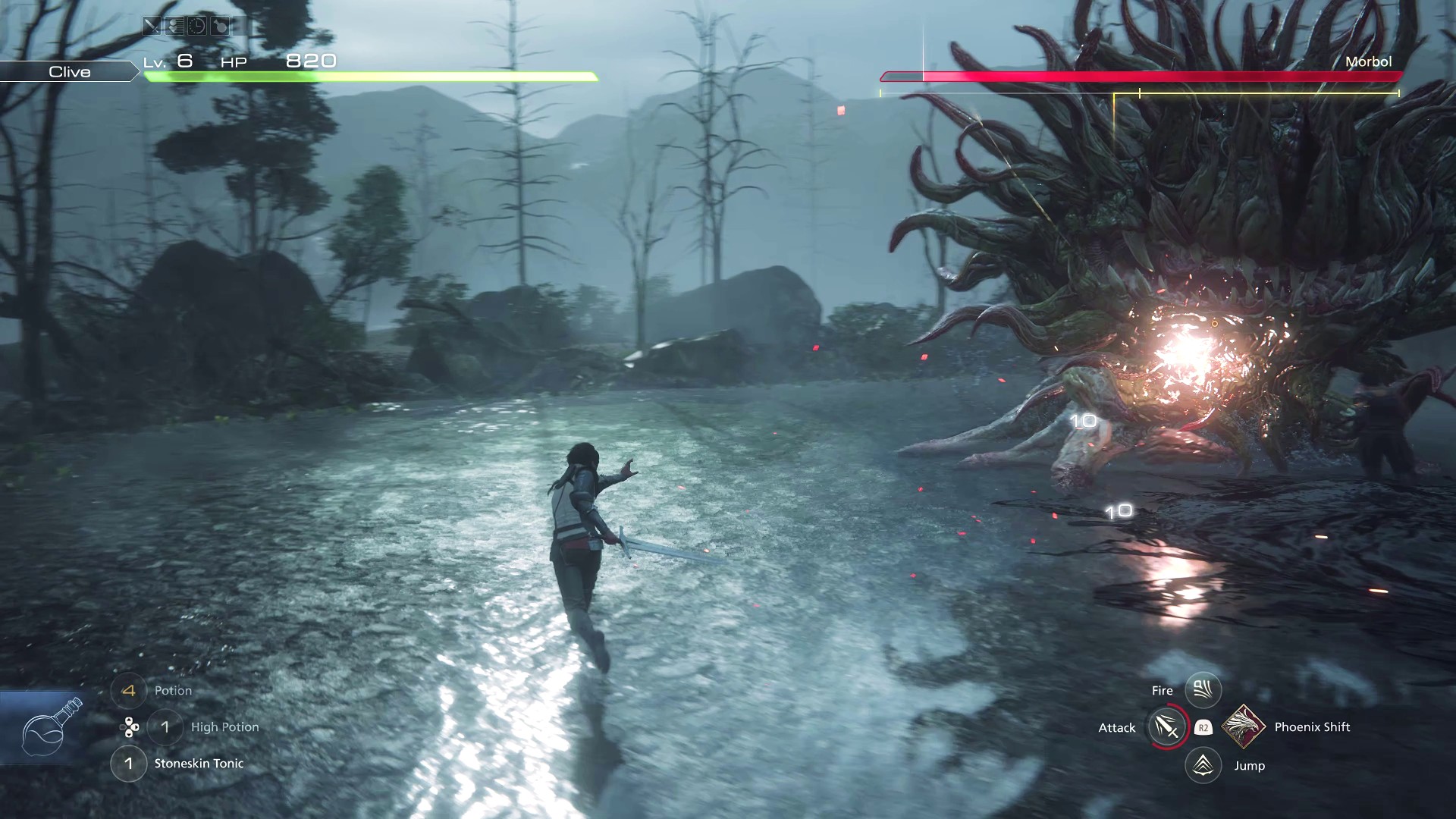The height and width of the screenshot is (819, 1456).
Task: Click the clock status icon
Action: [196, 27]
